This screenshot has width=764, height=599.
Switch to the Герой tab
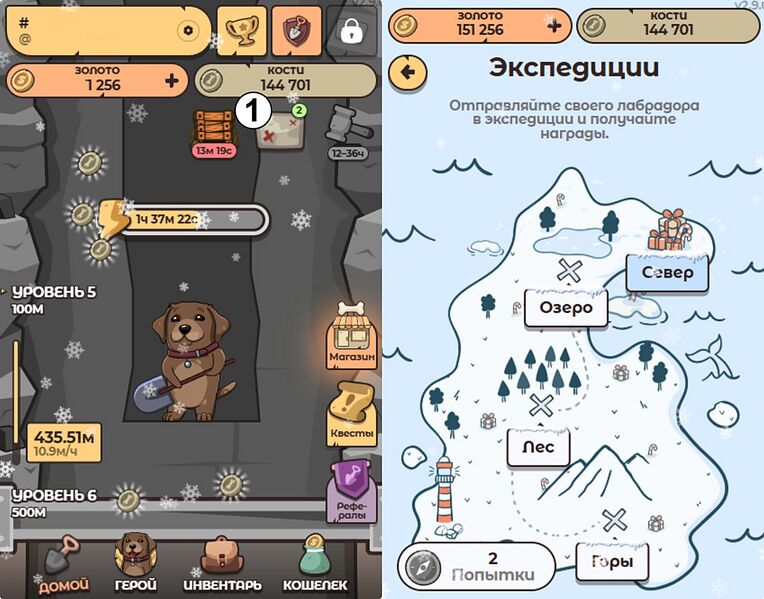pos(134,563)
